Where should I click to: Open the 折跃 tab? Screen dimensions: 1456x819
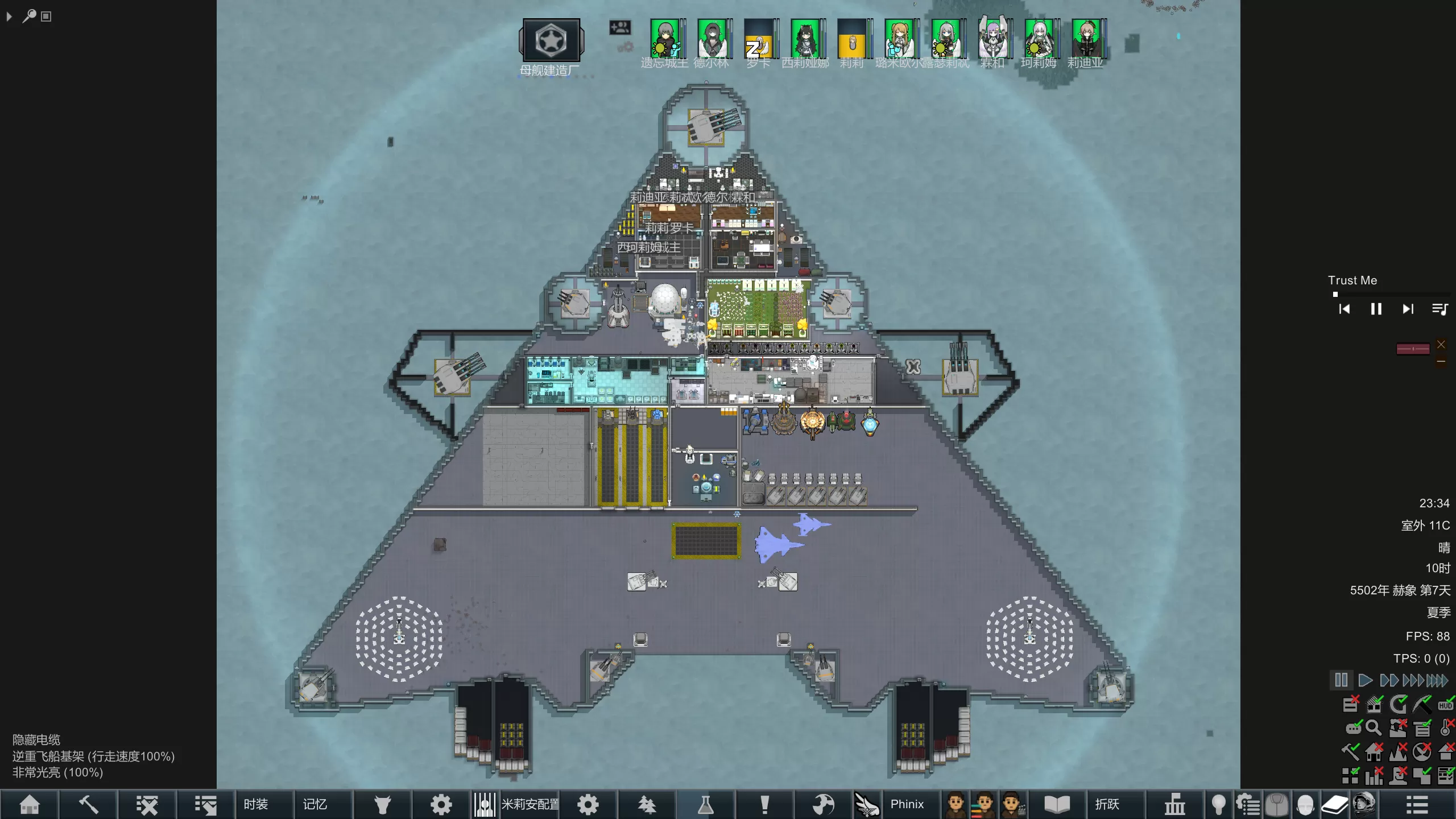(x=1107, y=804)
